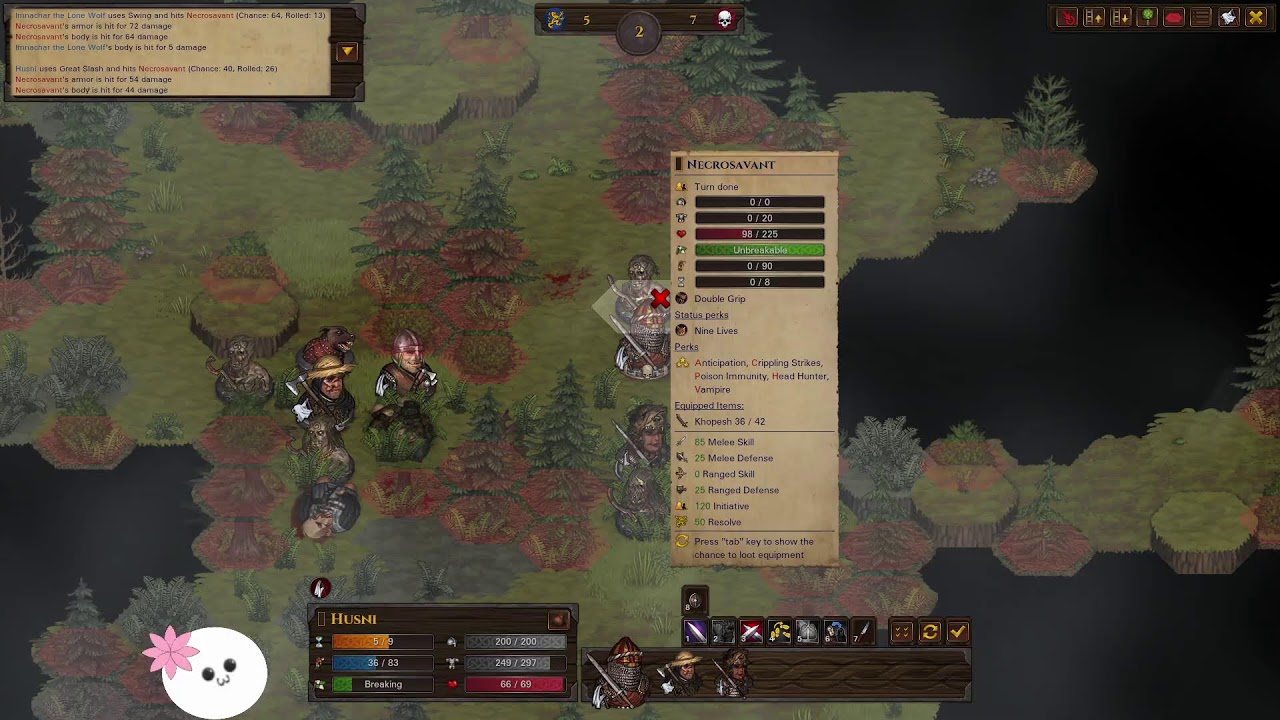Click the white flag retreat button
Image resolution: width=1280 pixels, height=720 pixels.
pyautogui.click(x=1228, y=18)
